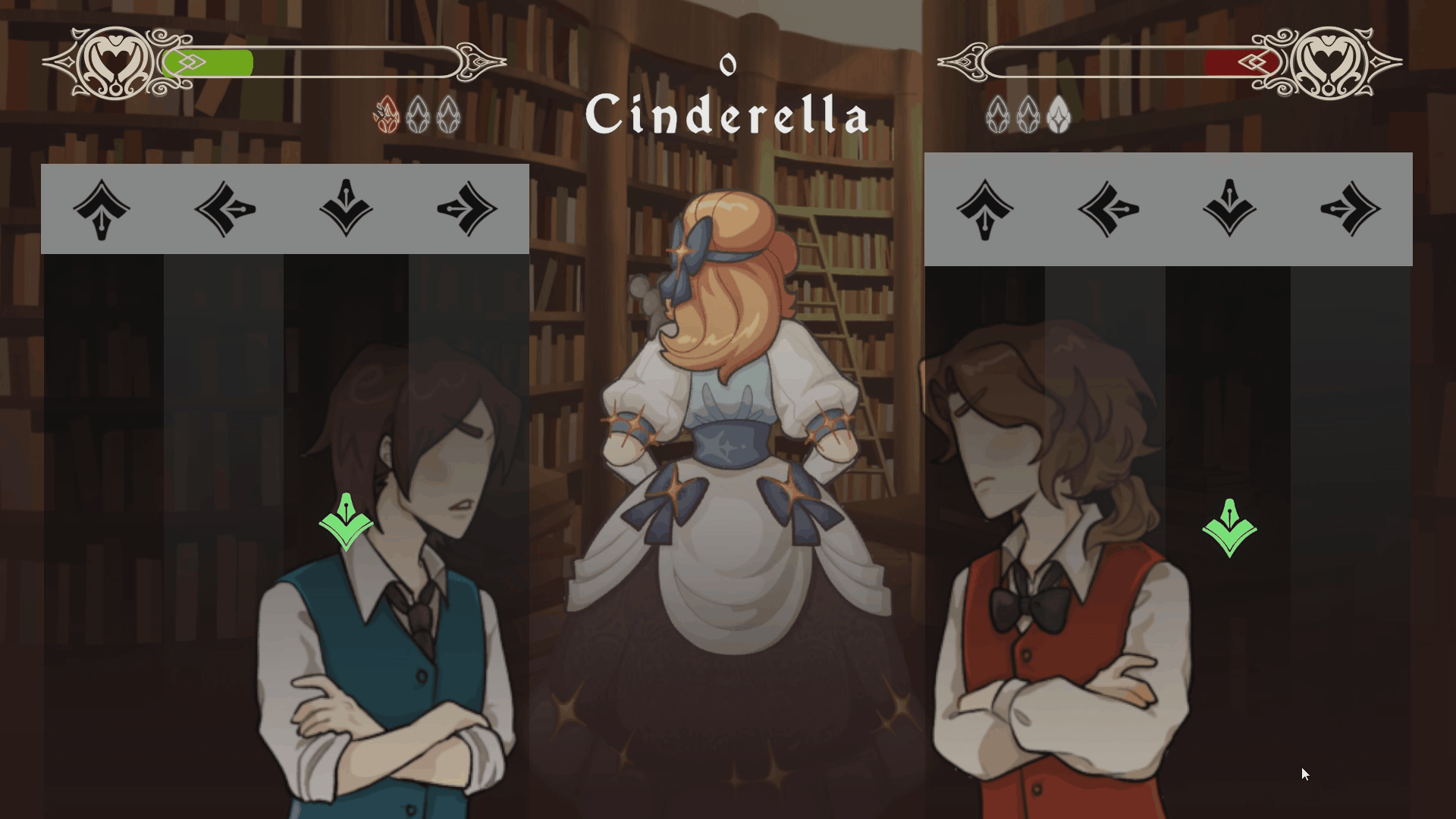Screen dimensions: 1456x819
Task: Select the left player's left-stroke pen nib icon
Action: pyautogui.click(x=224, y=210)
